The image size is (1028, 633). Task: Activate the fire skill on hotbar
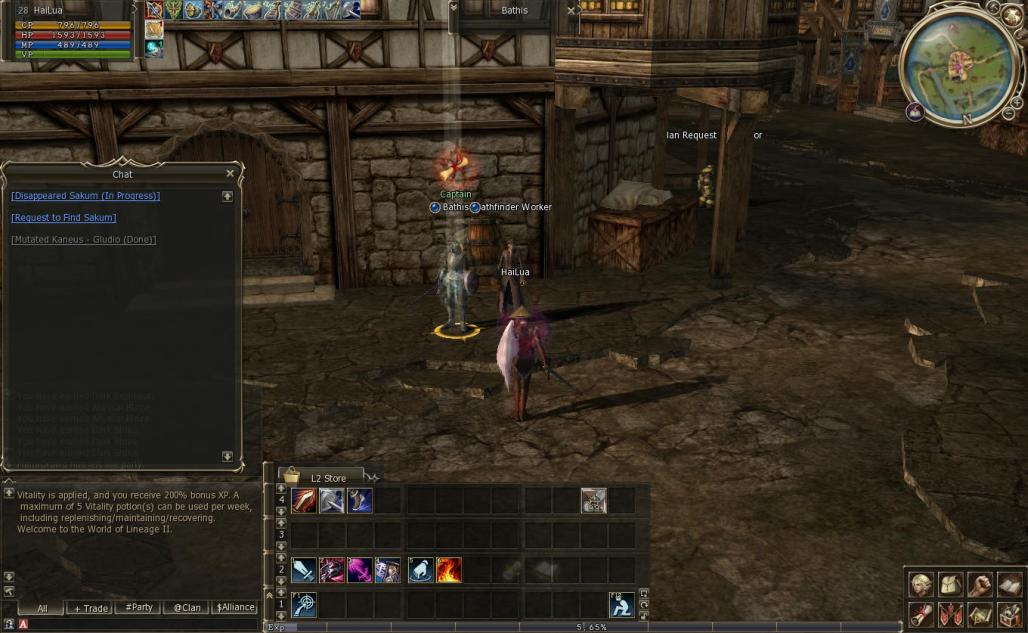449,570
